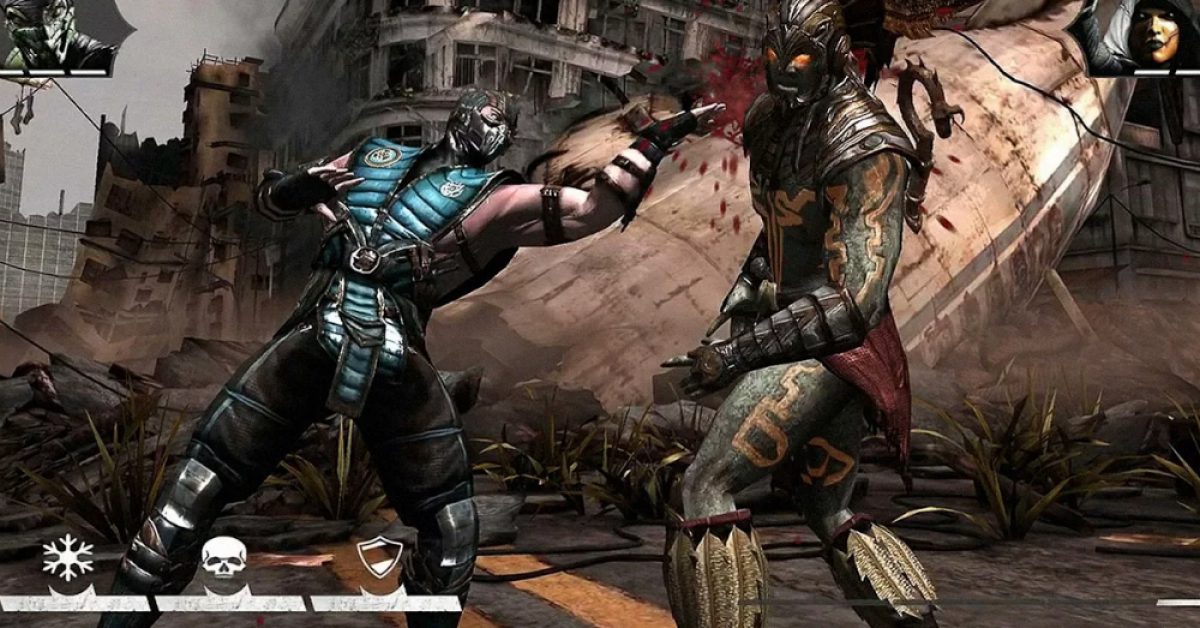Activate the snowflake special attack

point(68,559)
